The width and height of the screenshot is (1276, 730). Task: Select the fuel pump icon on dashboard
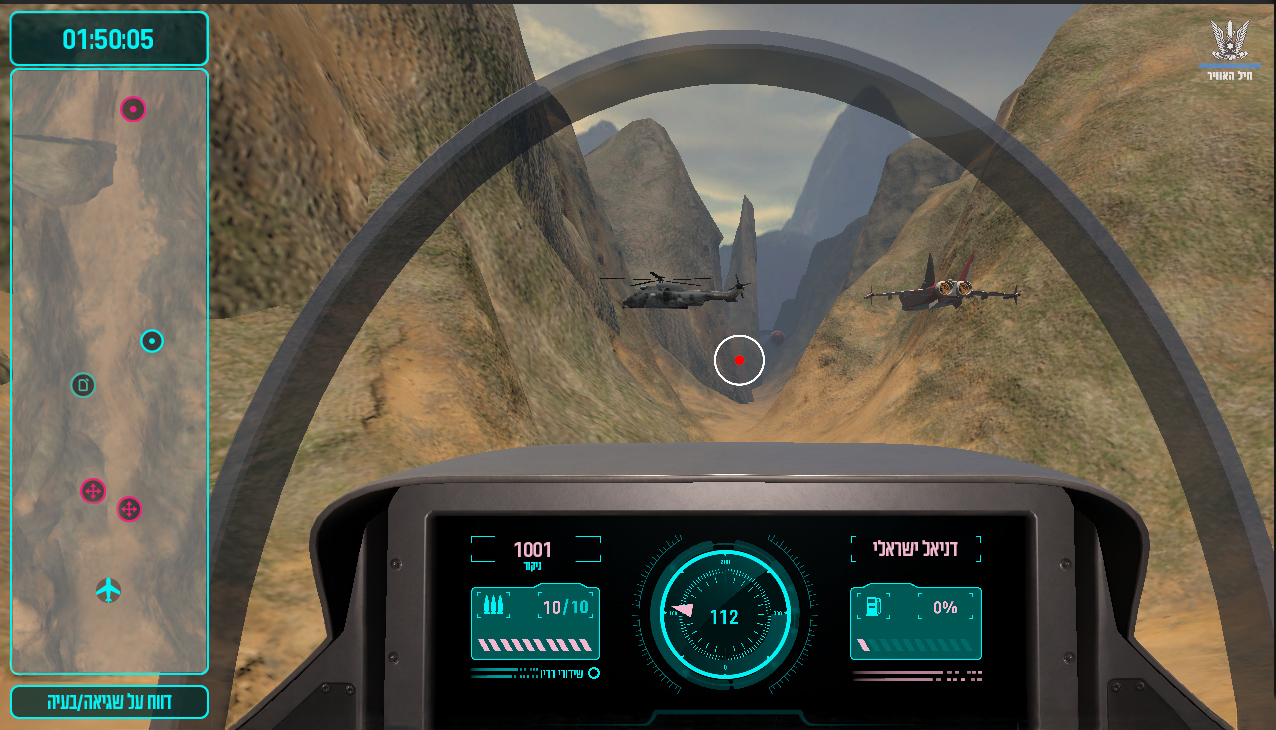(x=872, y=606)
